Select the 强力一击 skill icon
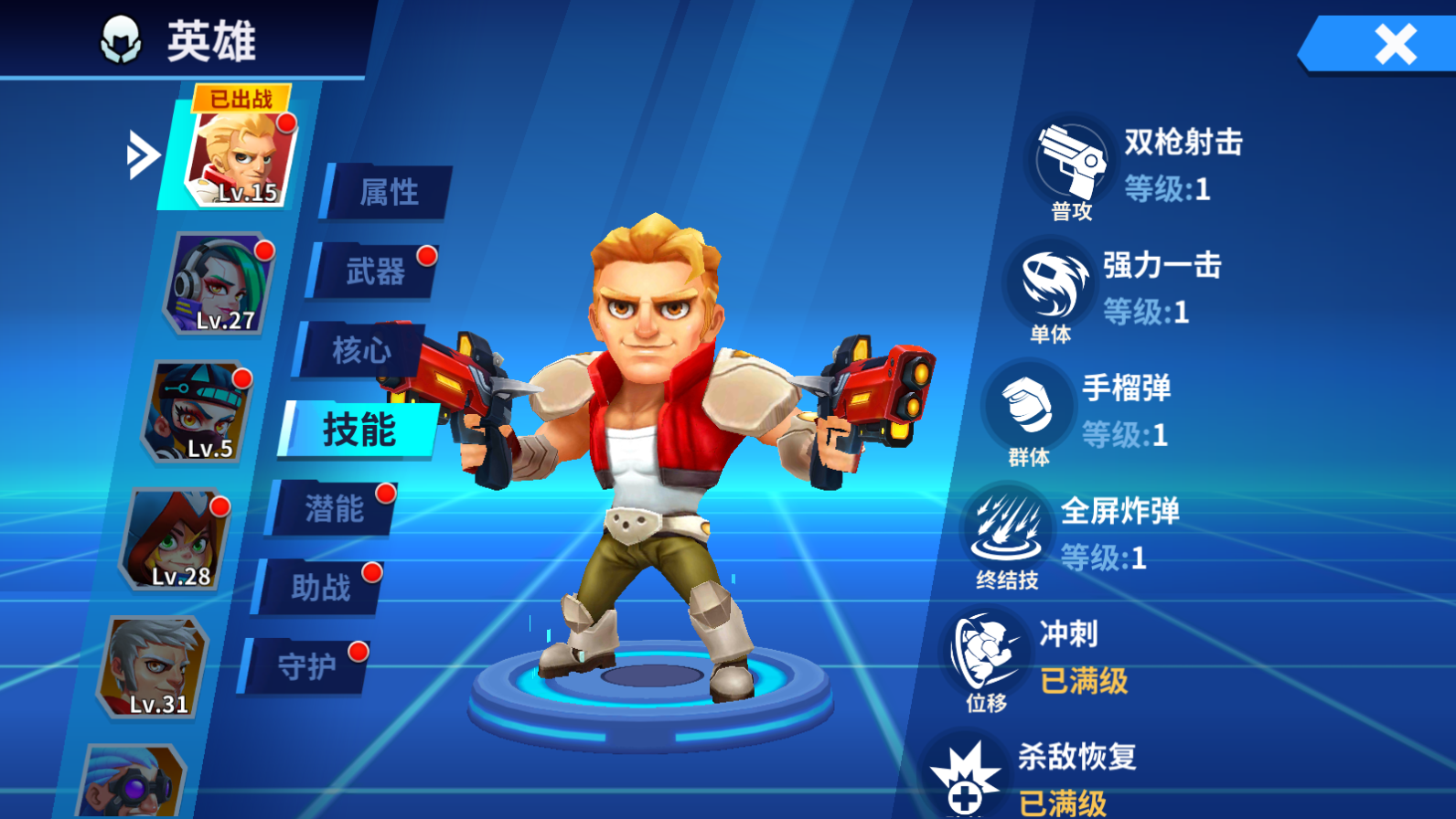This screenshot has height=819, width=1456. pos(1050,285)
